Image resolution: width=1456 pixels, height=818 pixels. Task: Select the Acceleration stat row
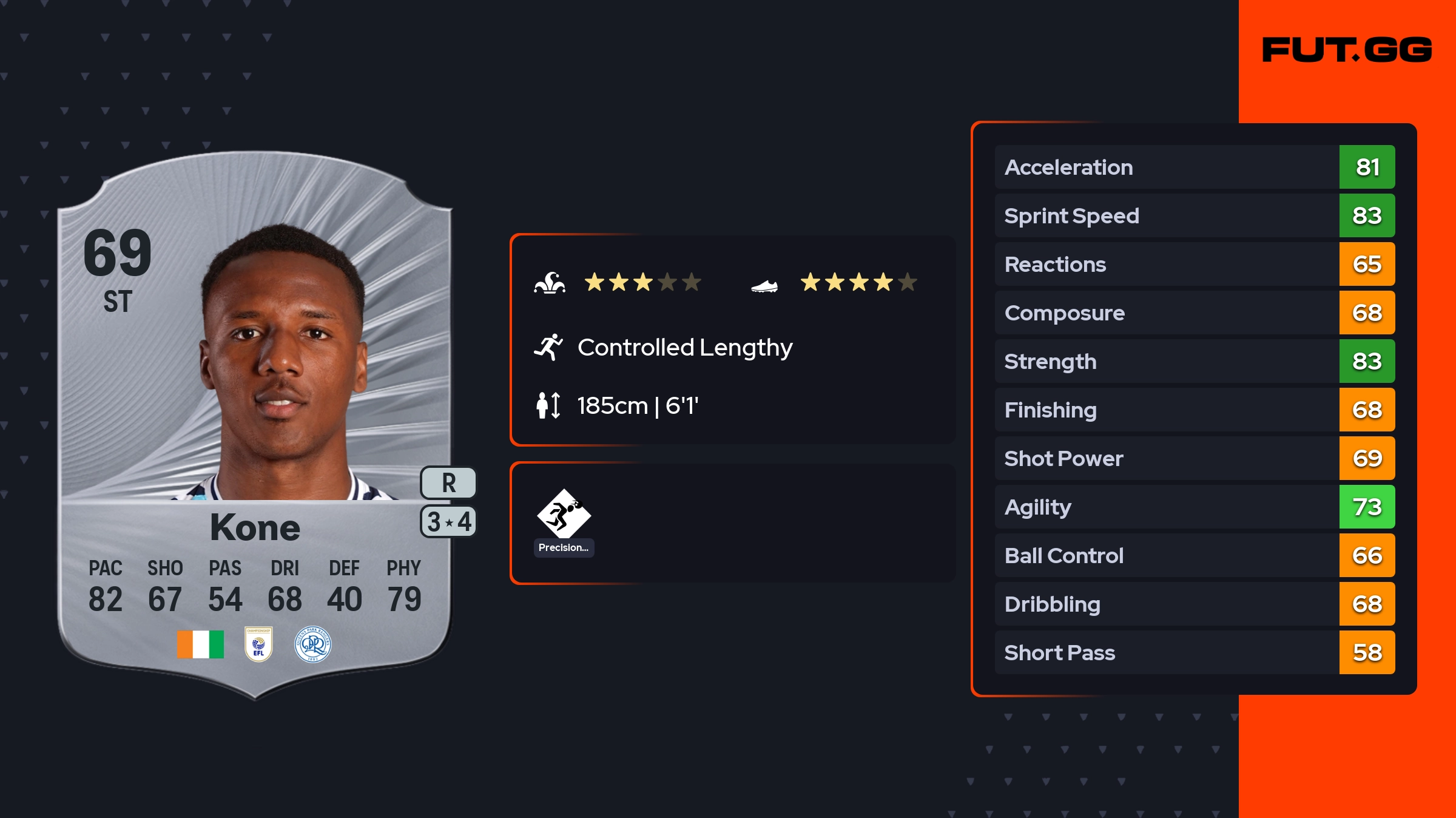[x=1194, y=167]
